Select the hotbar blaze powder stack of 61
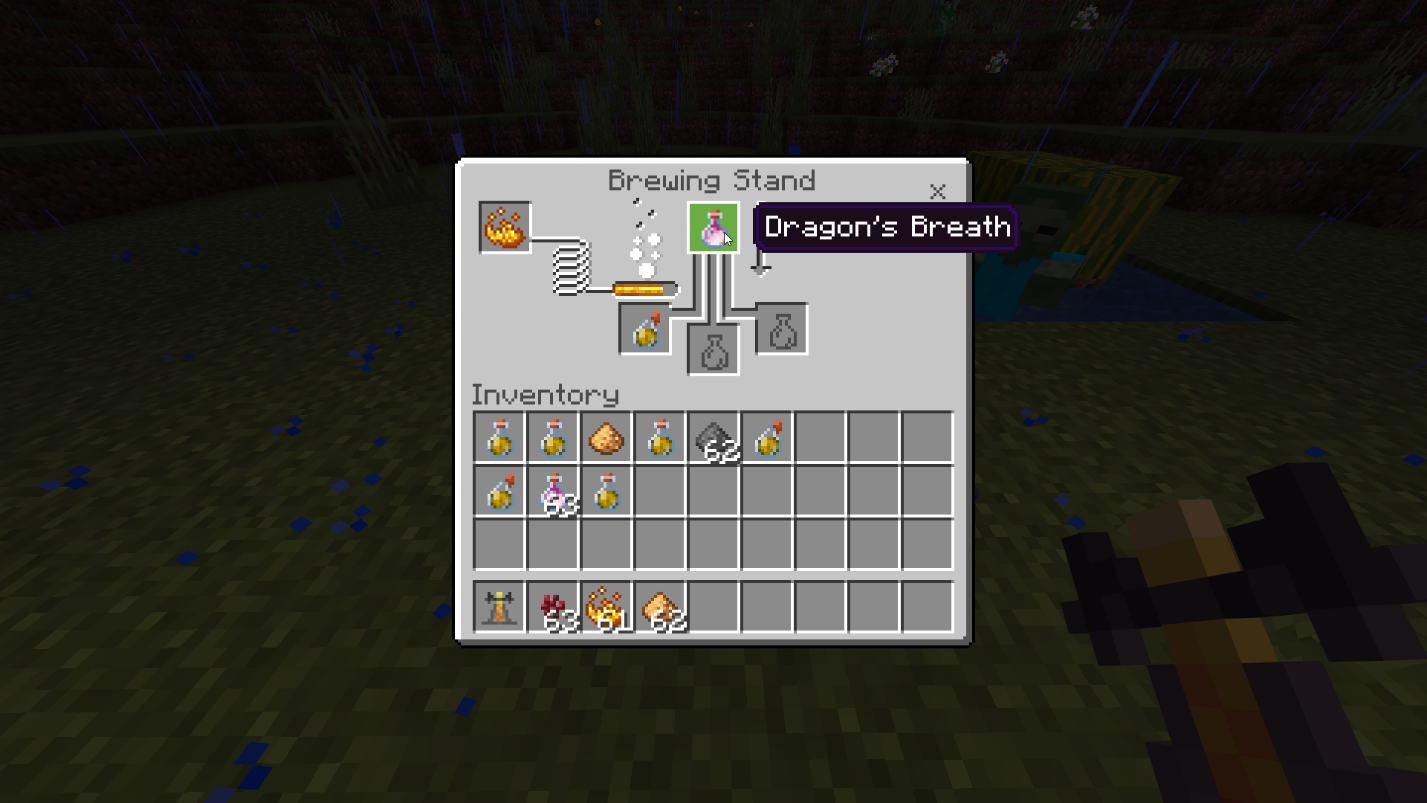This screenshot has width=1427, height=803. pyautogui.click(x=607, y=607)
